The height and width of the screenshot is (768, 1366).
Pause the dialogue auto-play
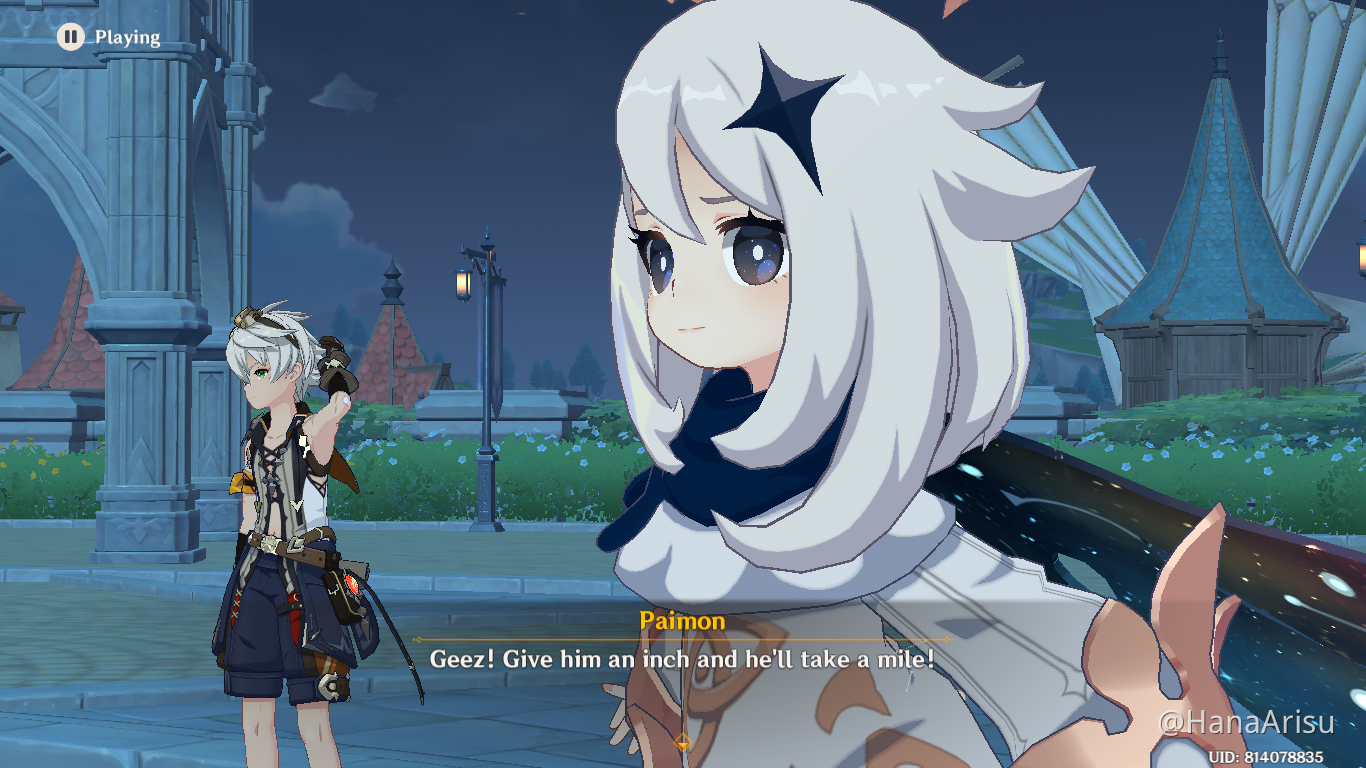pos(70,37)
